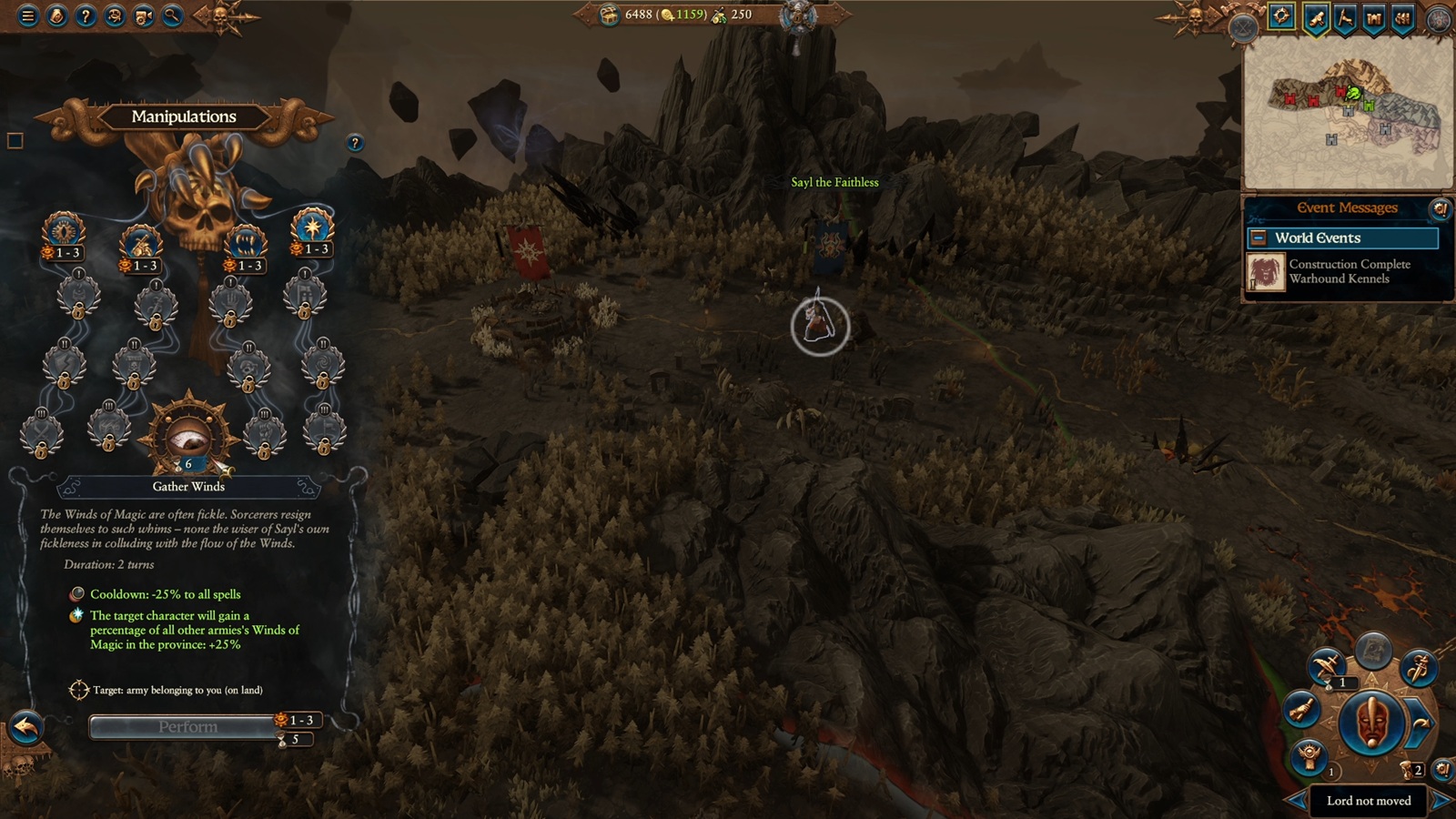Select the red mask notification button
The width and height of the screenshot is (1456, 819).
pos(1370,724)
